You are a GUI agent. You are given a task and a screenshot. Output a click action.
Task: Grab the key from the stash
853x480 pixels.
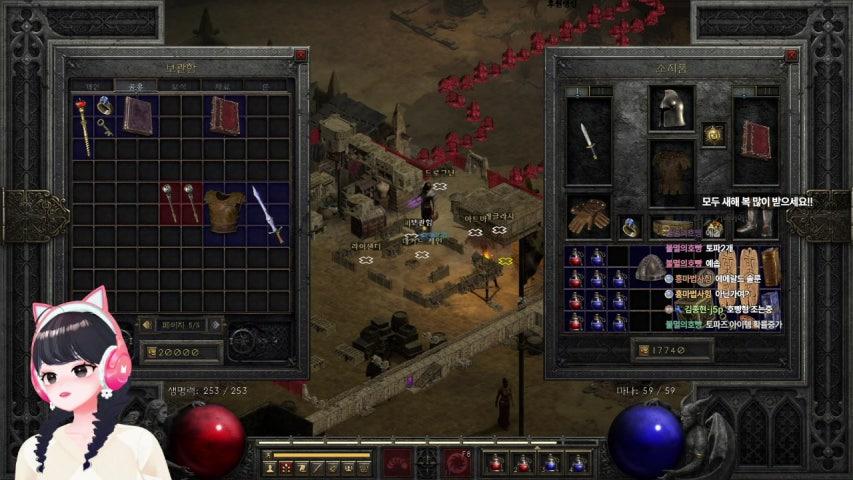pyautogui.click(x=104, y=127)
